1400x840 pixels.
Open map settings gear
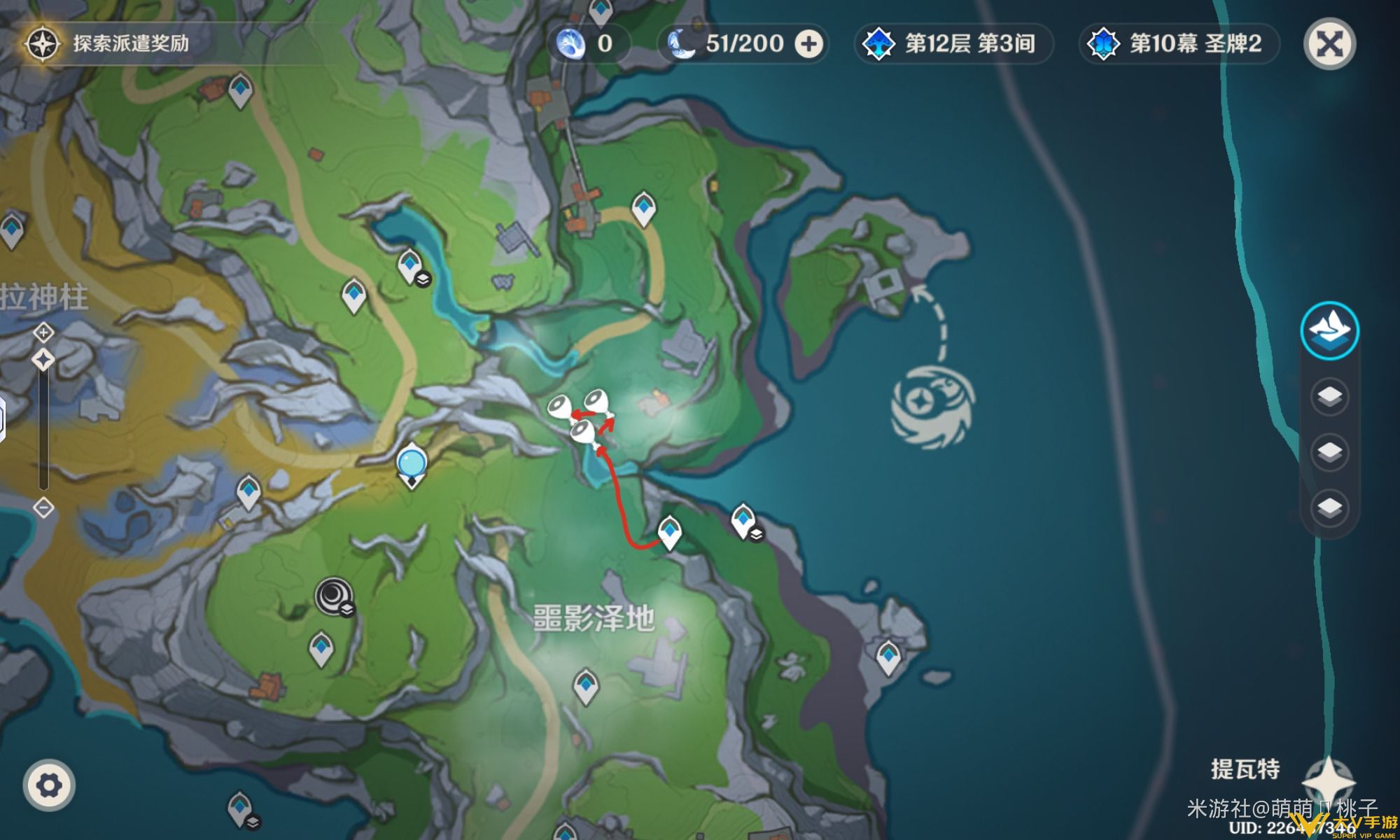(x=48, y=785)
